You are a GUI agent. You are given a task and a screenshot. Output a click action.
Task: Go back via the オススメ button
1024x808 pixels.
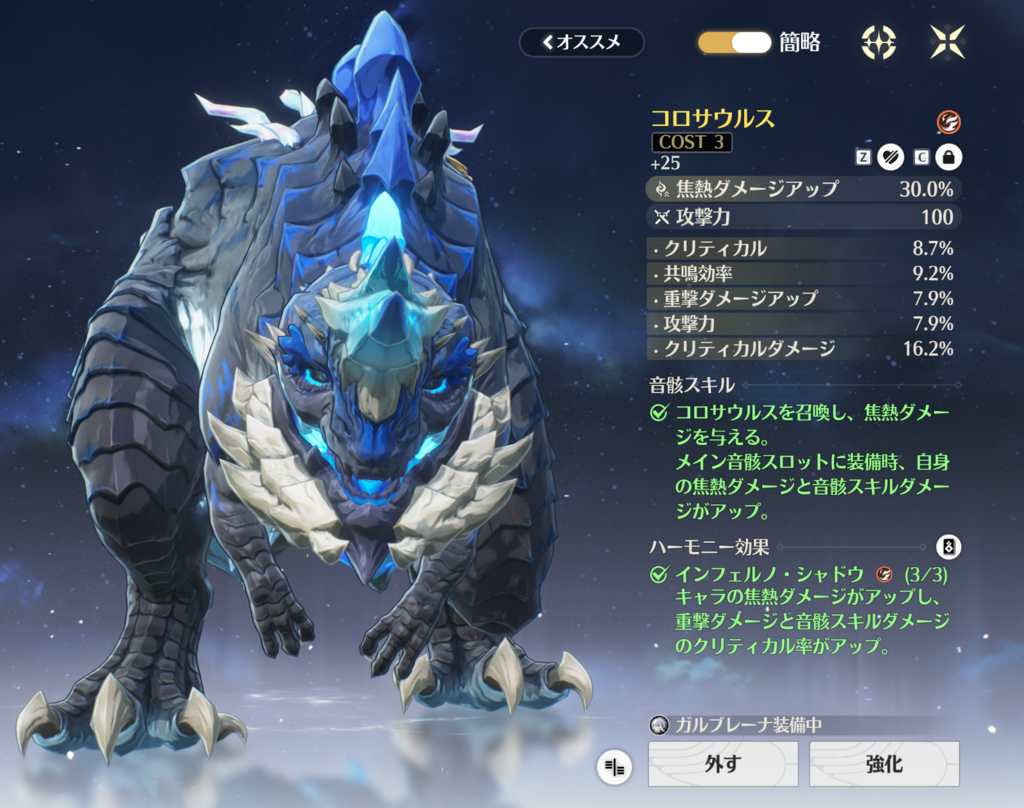pyautogui.click(x=581, y=42)
